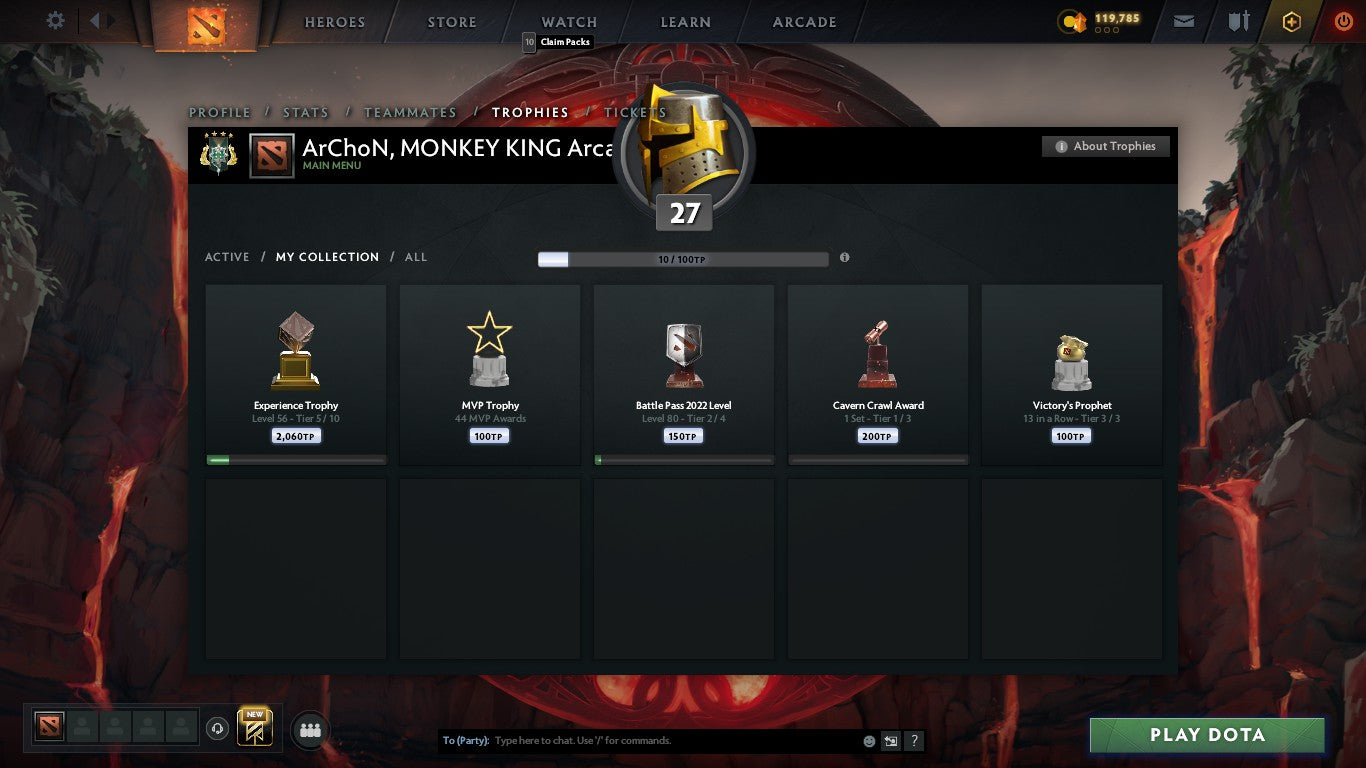The width and height of the screenshot is (1366, 768).
Task: Click the Dota Plus hexagon icon
Action: 1290,19
